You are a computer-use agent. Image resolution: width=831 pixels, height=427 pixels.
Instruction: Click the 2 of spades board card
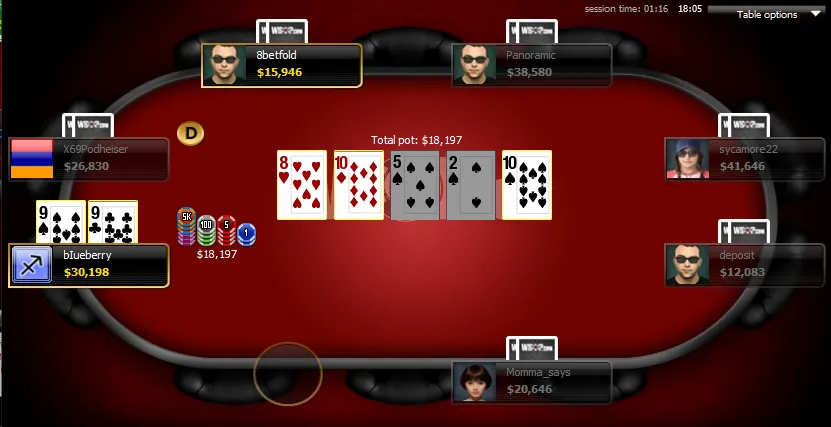pos(470,185)
